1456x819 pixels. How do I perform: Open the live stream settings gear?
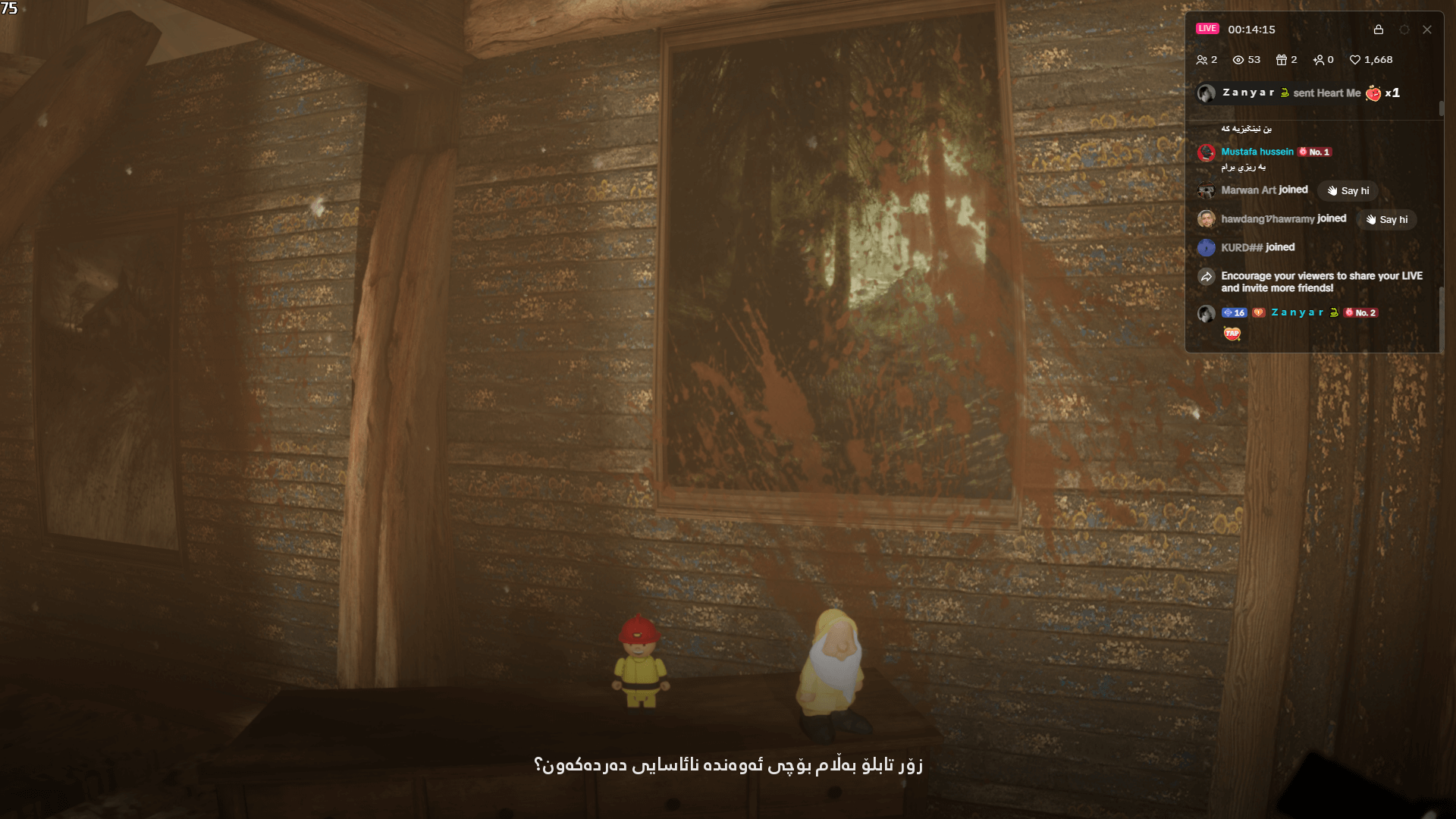1405,30
